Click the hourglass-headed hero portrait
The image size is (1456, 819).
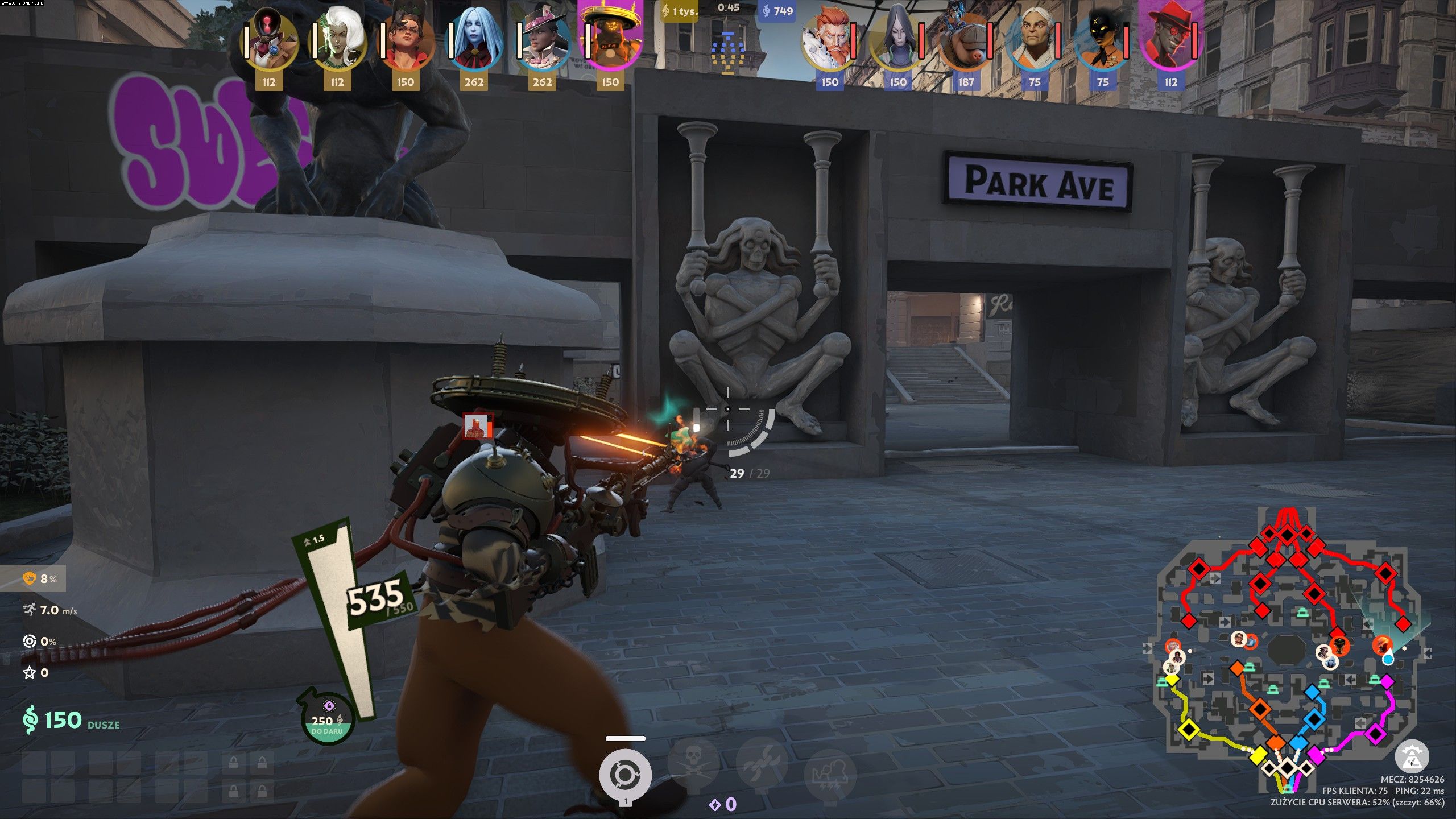click(x=268, y=40)
